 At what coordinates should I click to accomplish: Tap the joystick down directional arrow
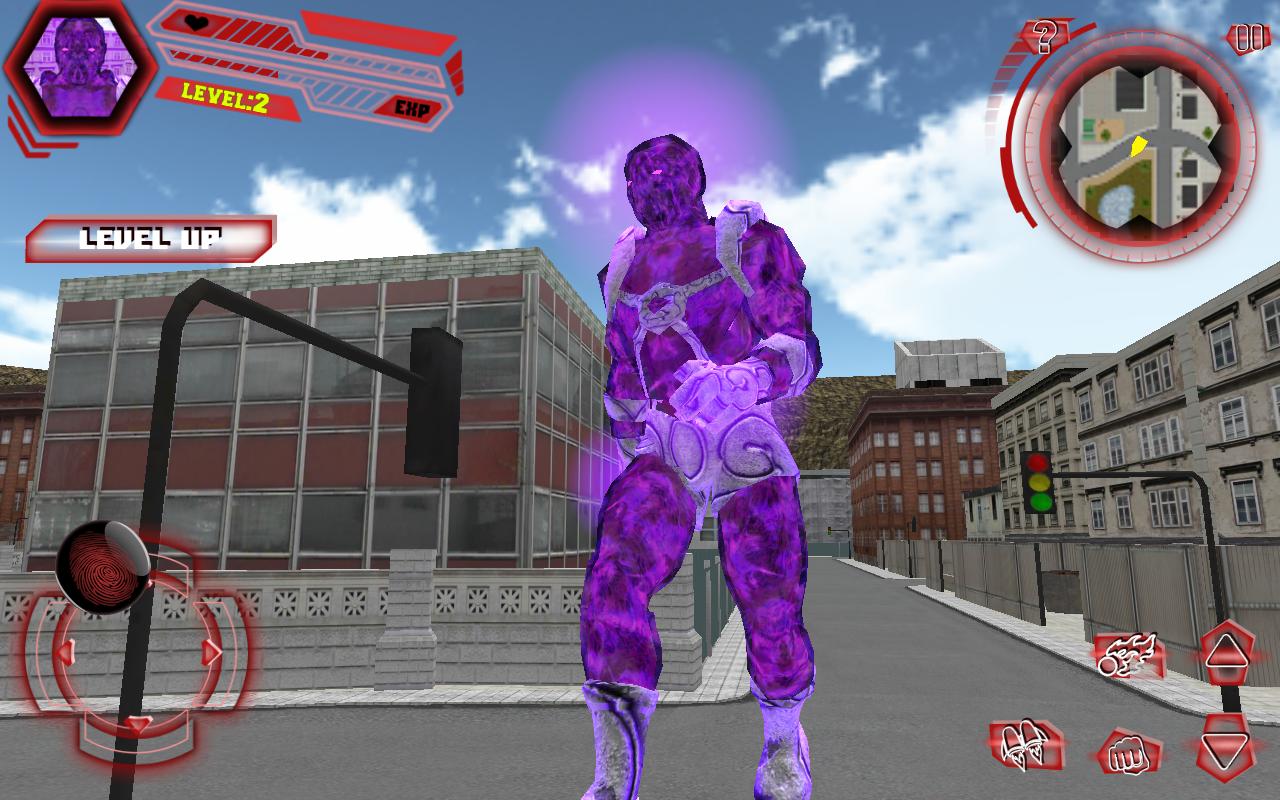tap(136, 725)
